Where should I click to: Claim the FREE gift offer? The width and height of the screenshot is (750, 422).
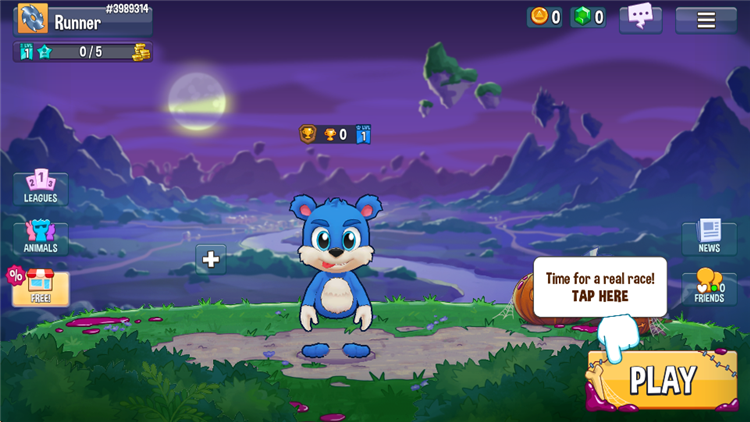tap(41, 287)
